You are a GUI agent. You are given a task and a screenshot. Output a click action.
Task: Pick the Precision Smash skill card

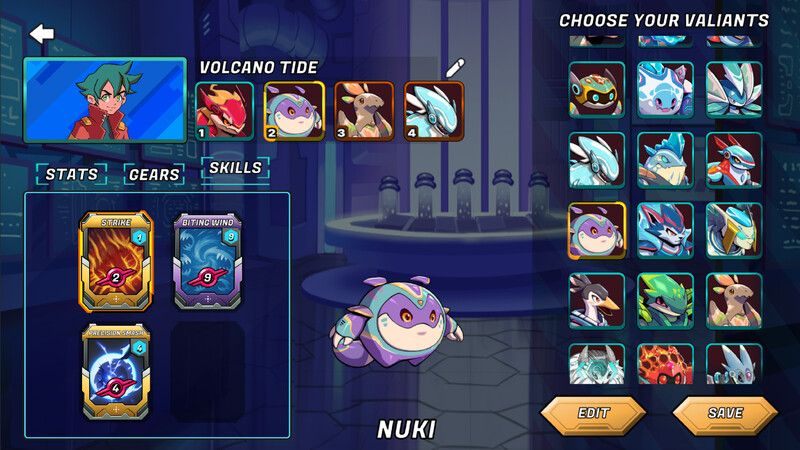(116, 369)
